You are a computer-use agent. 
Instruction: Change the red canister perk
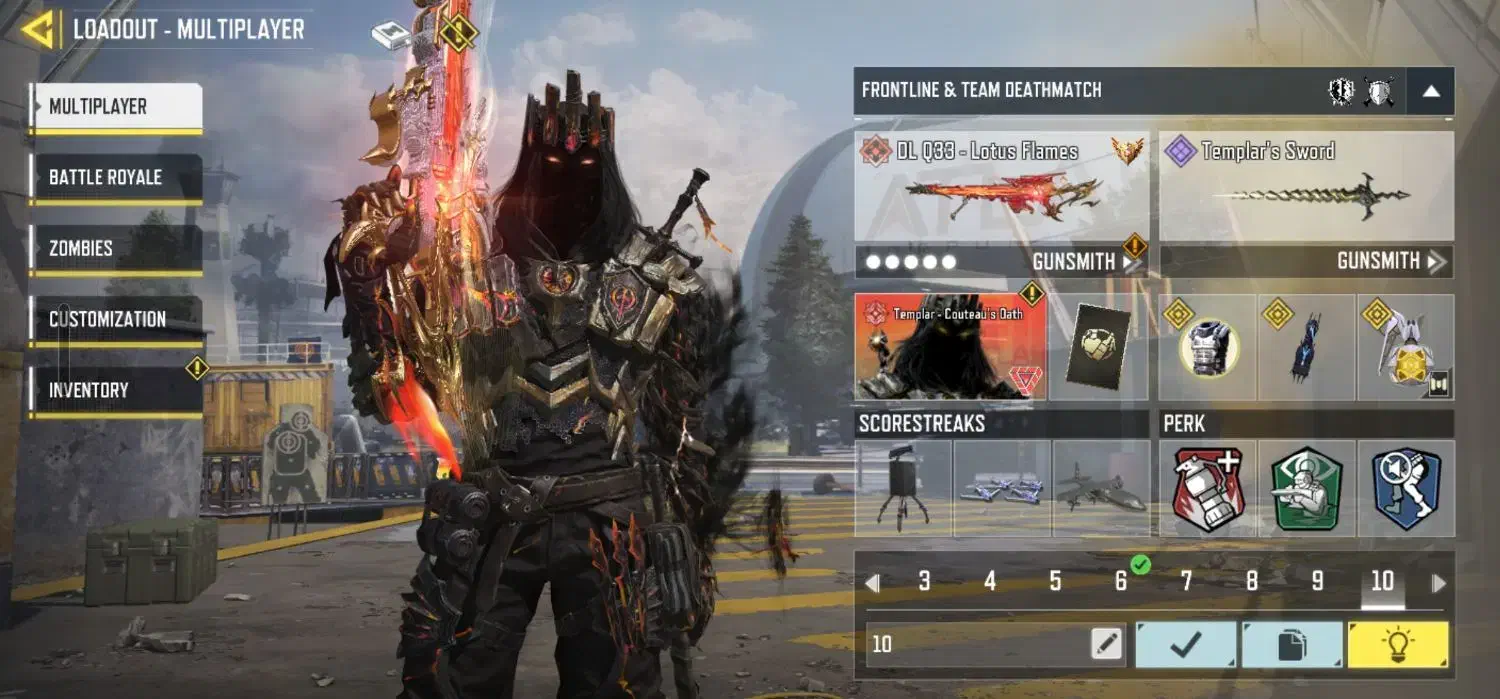pos(1207,489)
